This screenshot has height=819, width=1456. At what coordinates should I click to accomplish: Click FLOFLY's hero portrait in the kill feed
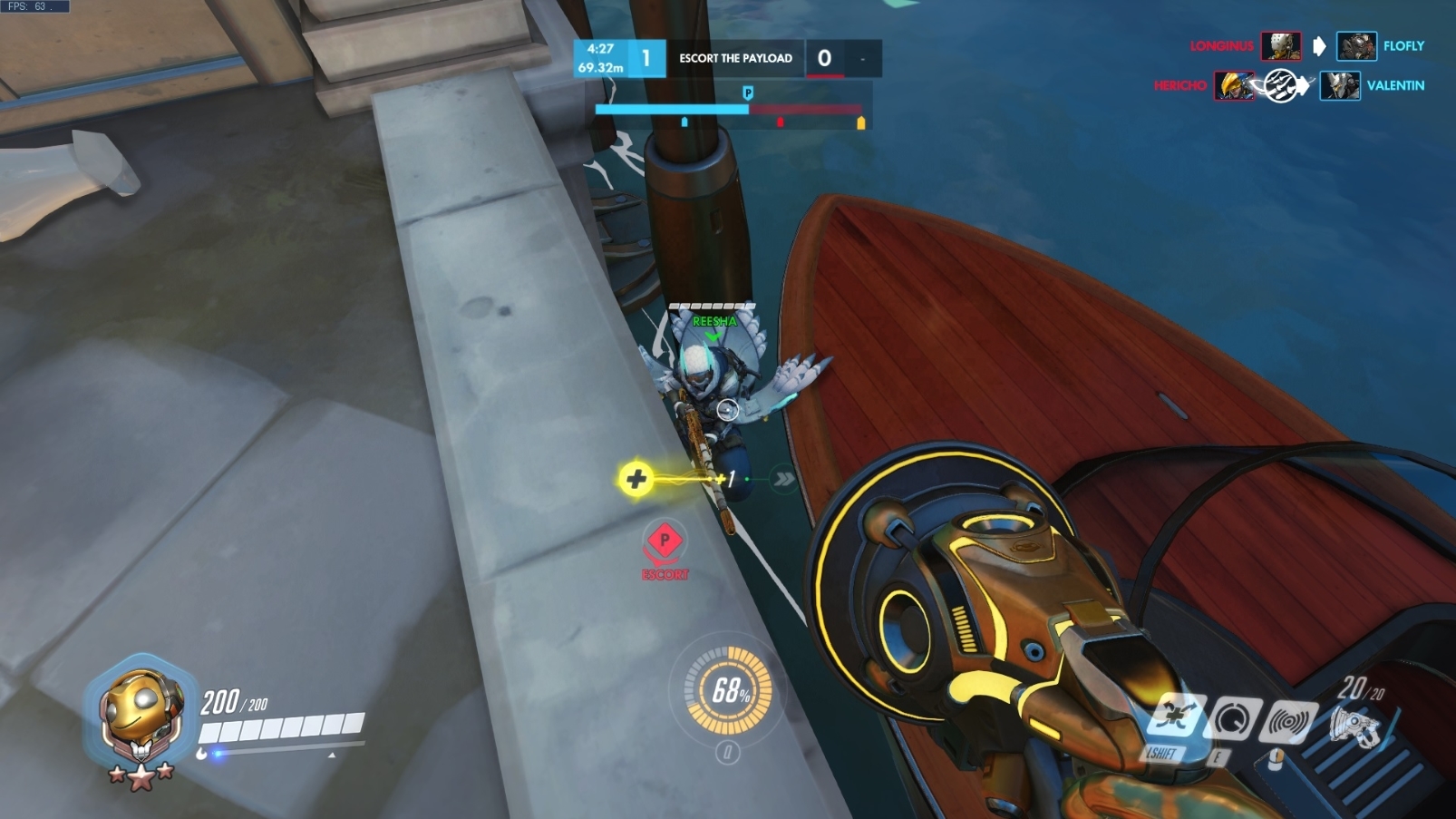pyautogui.click(x=1339, y=46)
